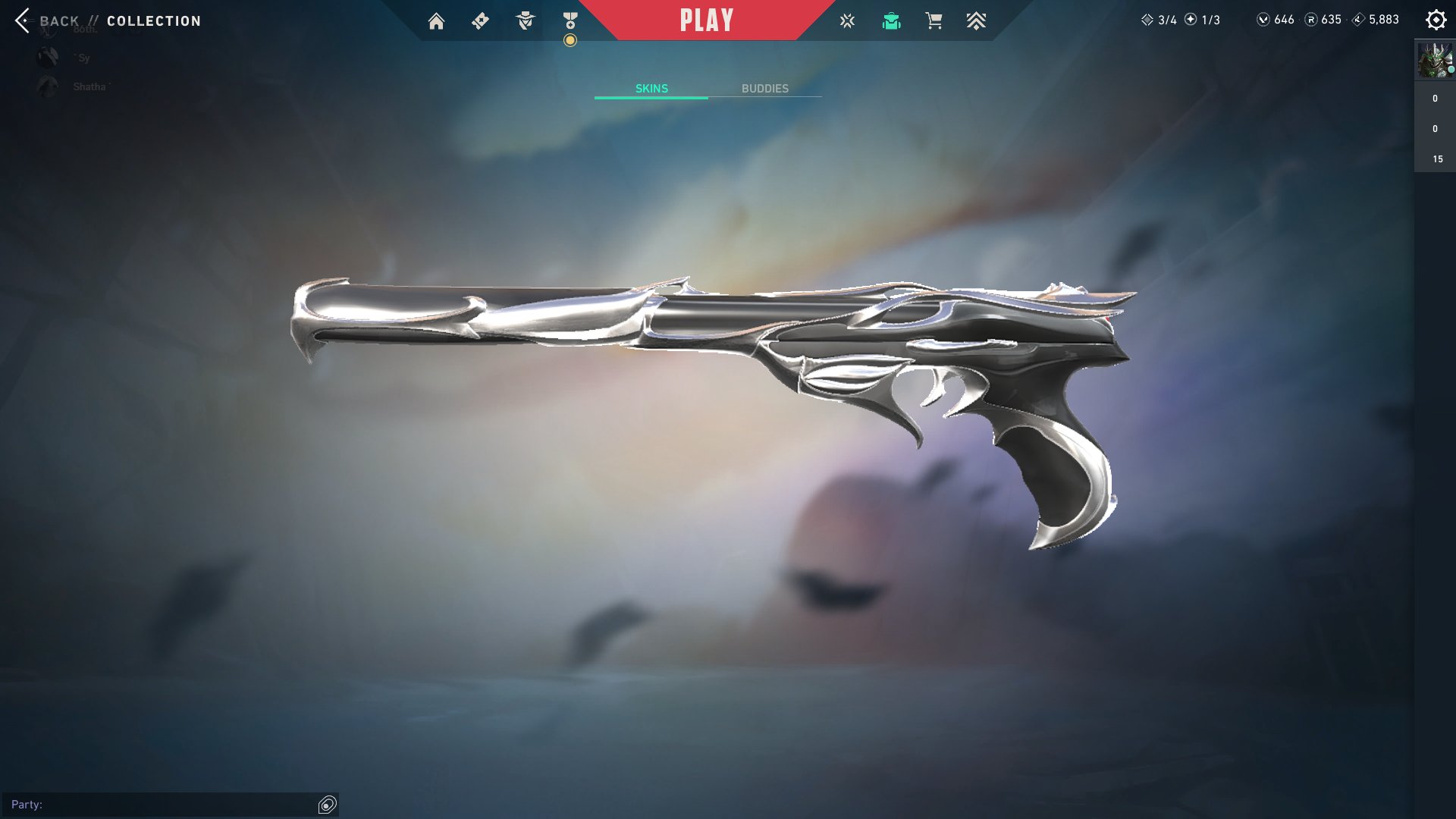
Task: Click the red PLAY button
Action: (707, 20)
